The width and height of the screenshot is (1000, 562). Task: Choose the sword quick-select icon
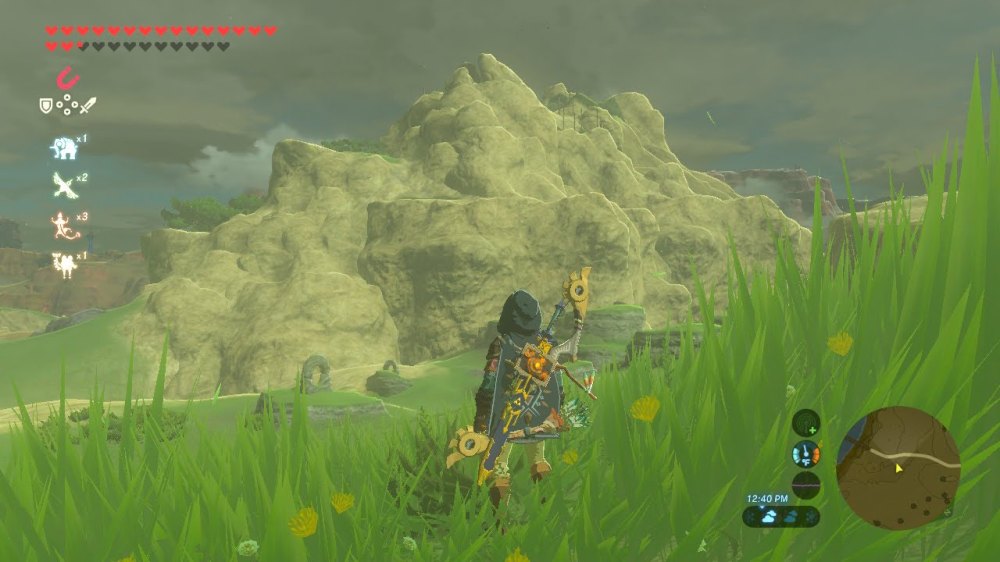click(88, 105)
